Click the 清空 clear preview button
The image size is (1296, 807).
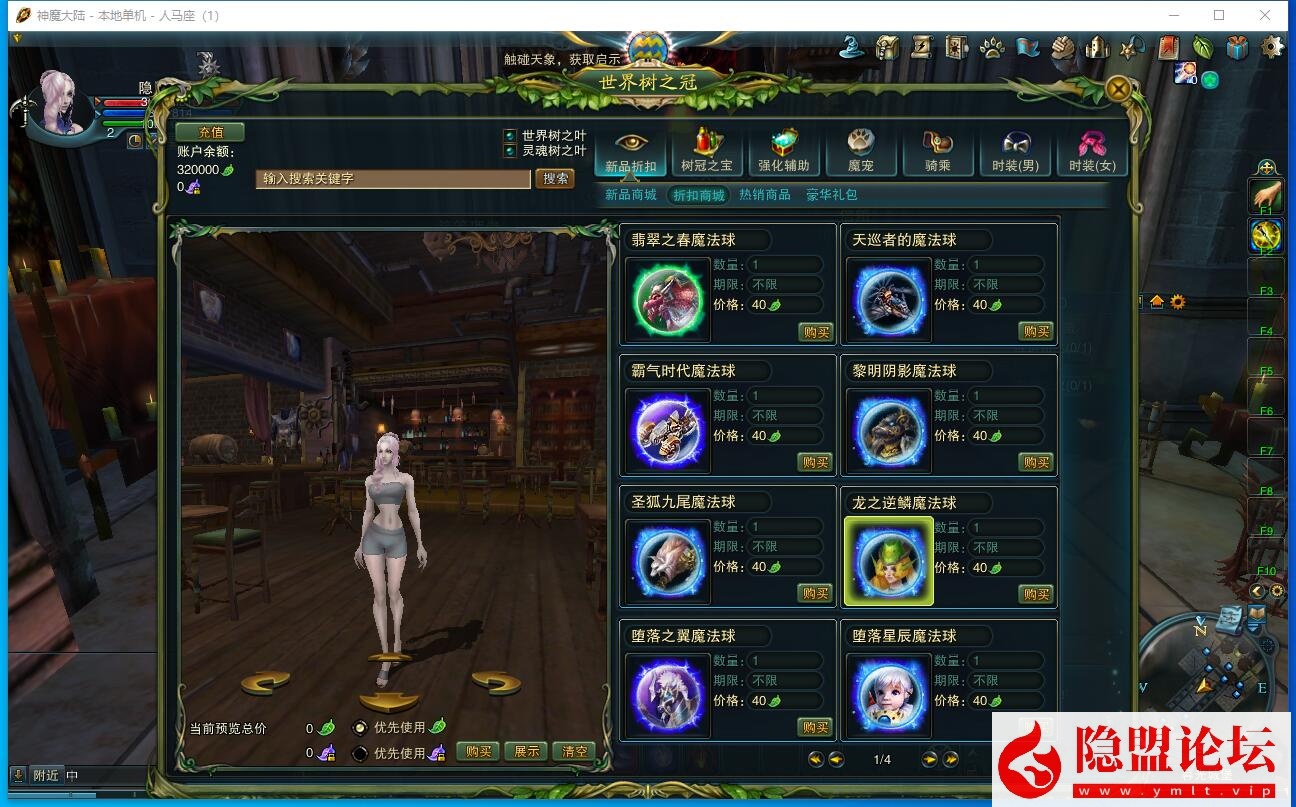[575, 752]
